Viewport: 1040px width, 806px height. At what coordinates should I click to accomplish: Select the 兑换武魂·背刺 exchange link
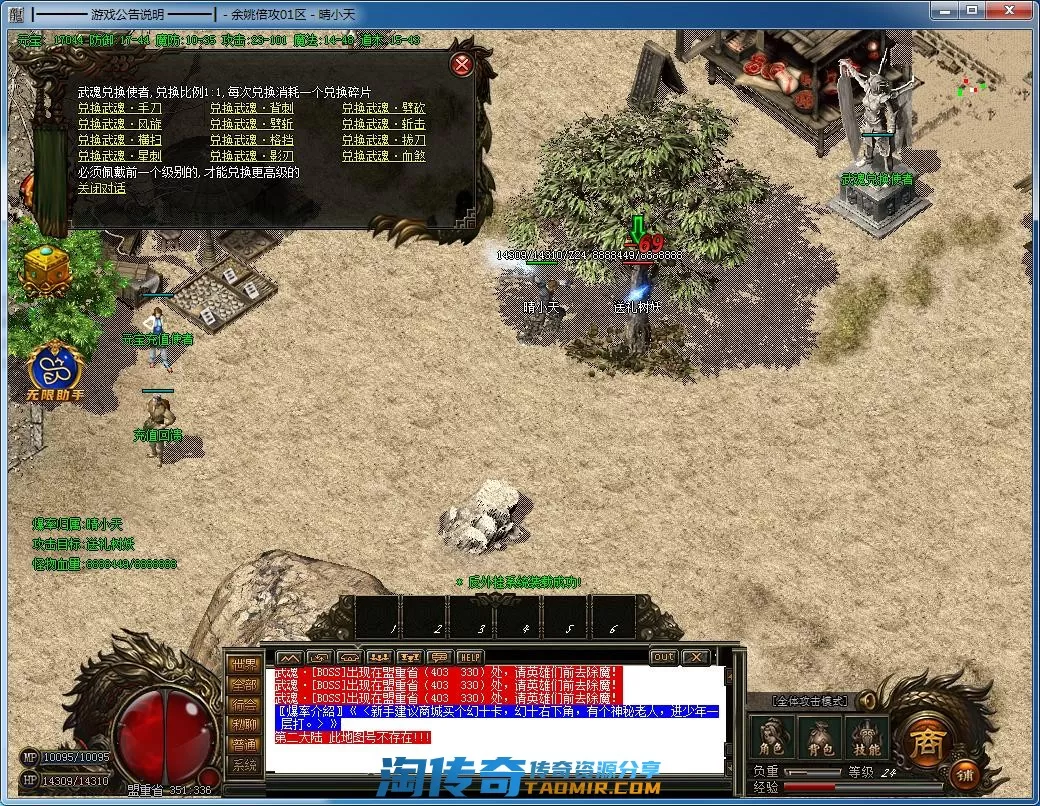pos(251,108)
